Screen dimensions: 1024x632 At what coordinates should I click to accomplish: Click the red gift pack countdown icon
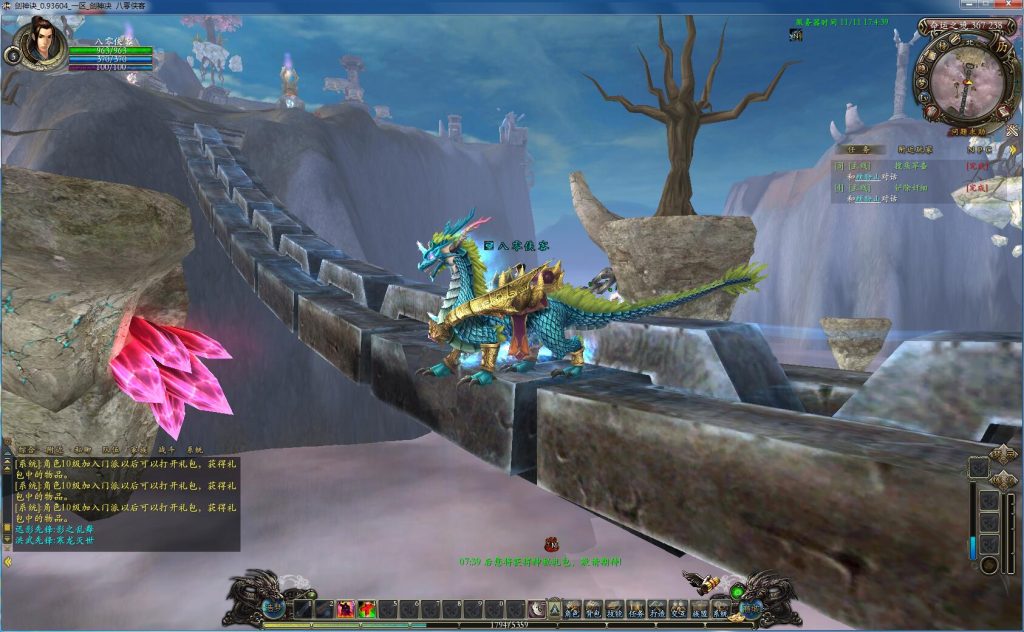(551, 545)
